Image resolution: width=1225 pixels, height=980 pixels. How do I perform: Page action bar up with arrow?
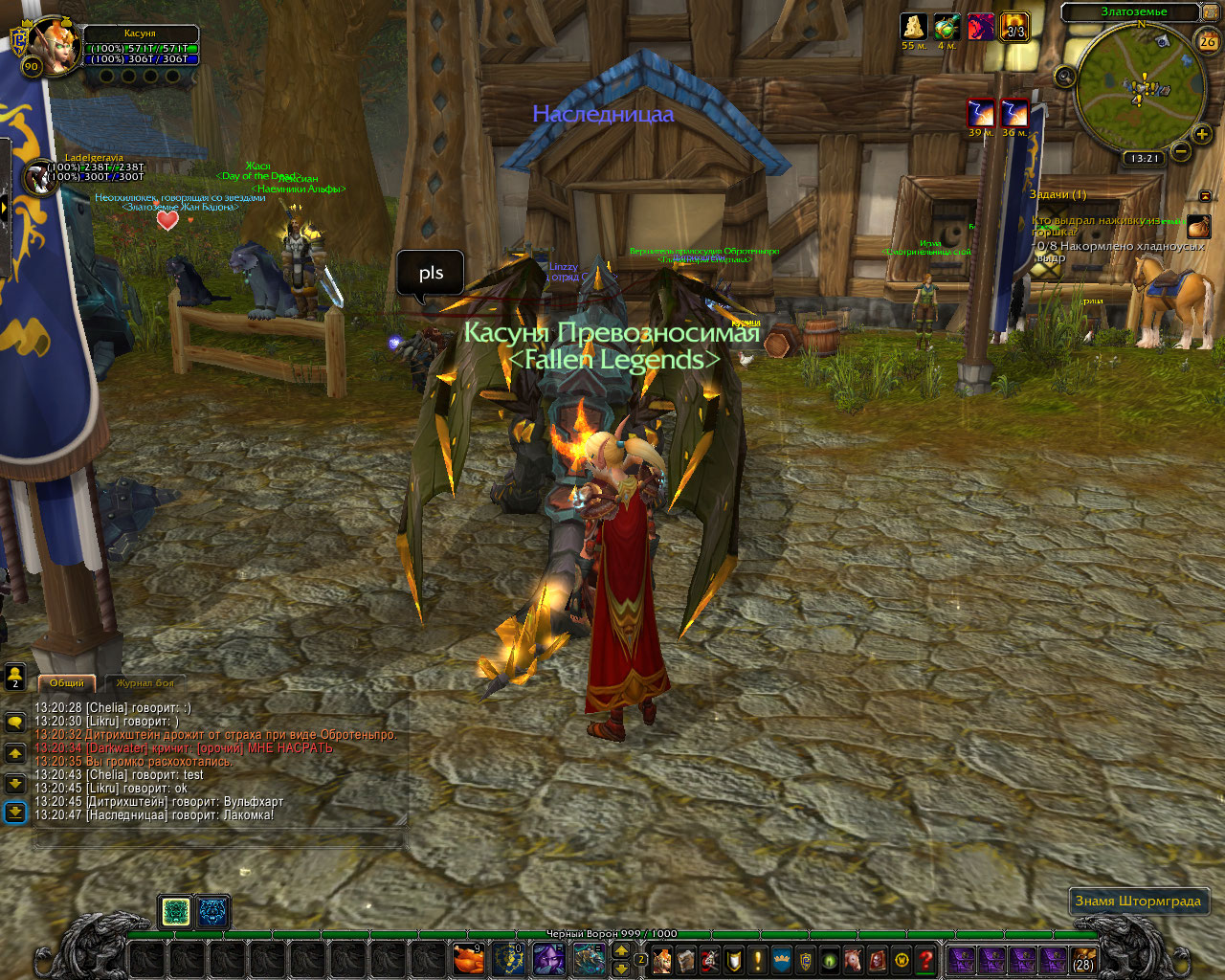621,950
